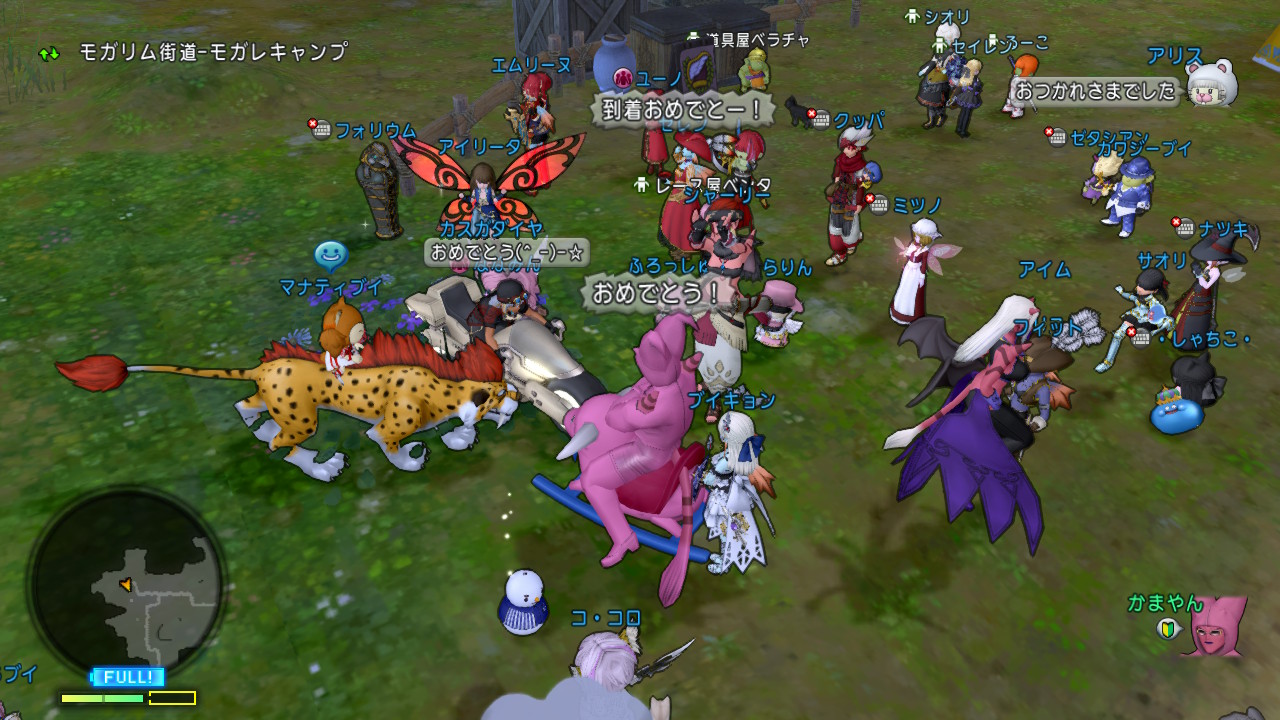Click the 到着おめでとー！ speech bubble
1280x720 pixels.
point(682,108)
